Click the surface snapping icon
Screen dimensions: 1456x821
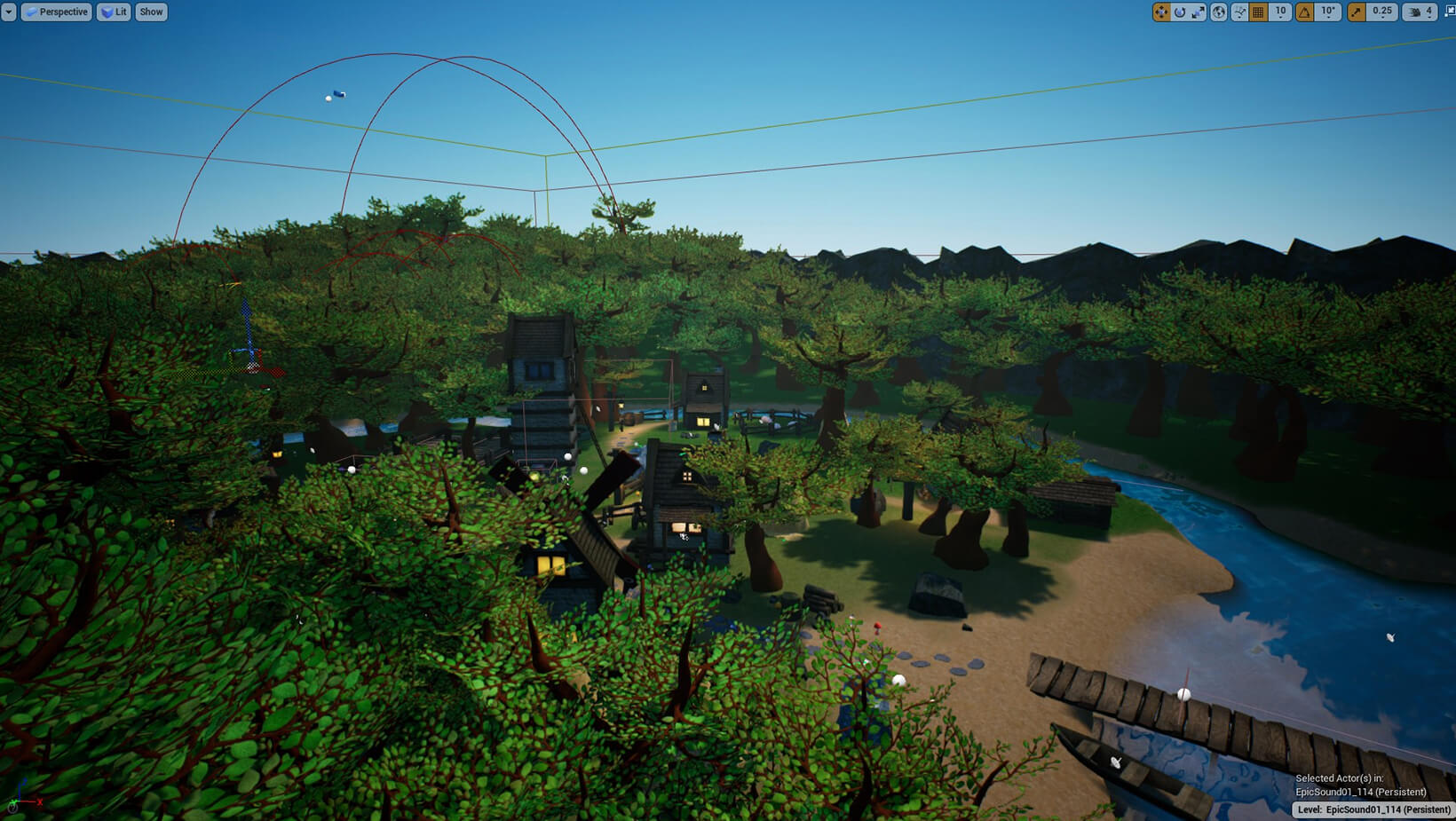1240,12
